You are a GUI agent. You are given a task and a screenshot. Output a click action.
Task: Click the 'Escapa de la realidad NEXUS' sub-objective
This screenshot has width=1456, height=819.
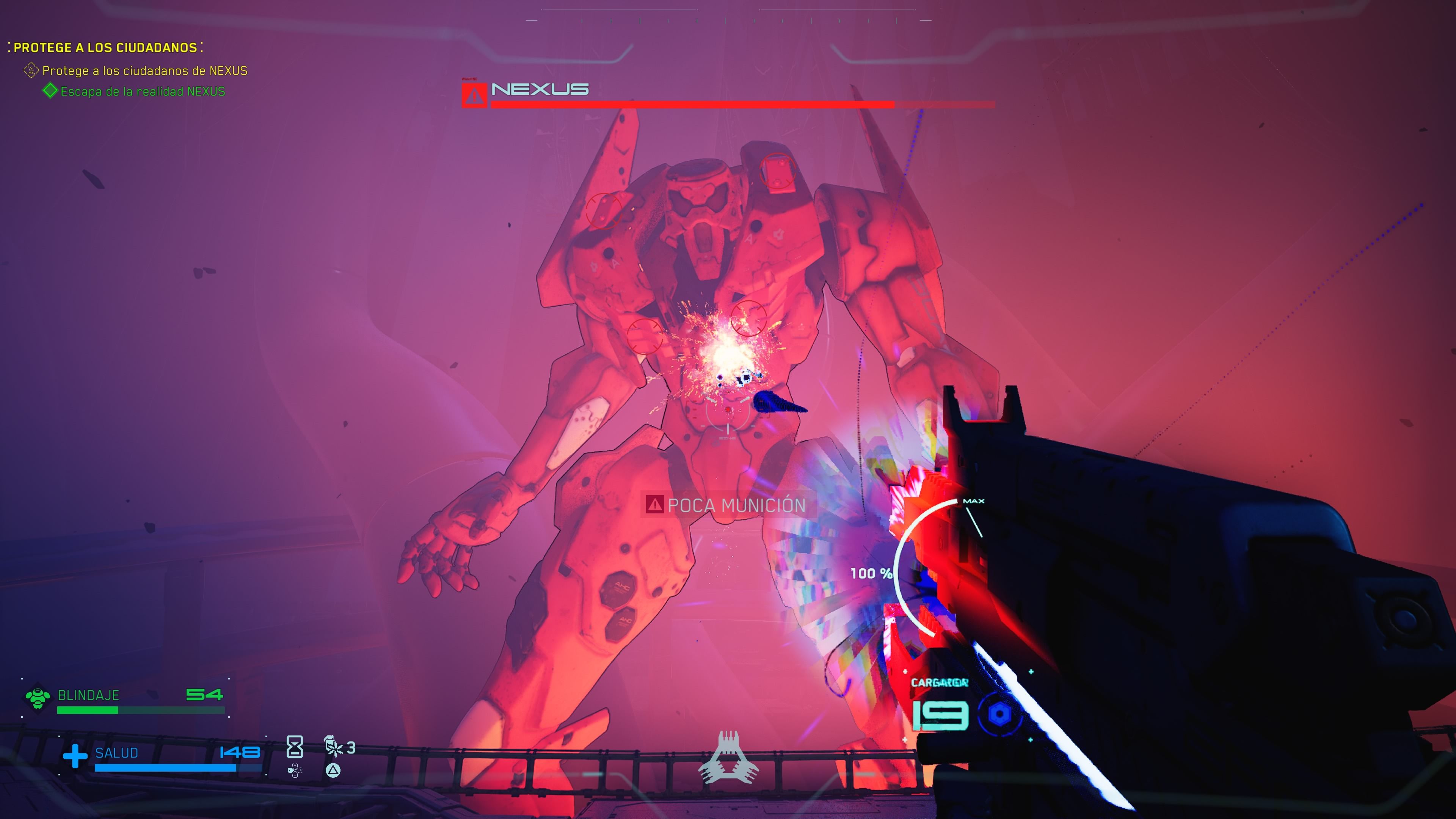point(142,91)
